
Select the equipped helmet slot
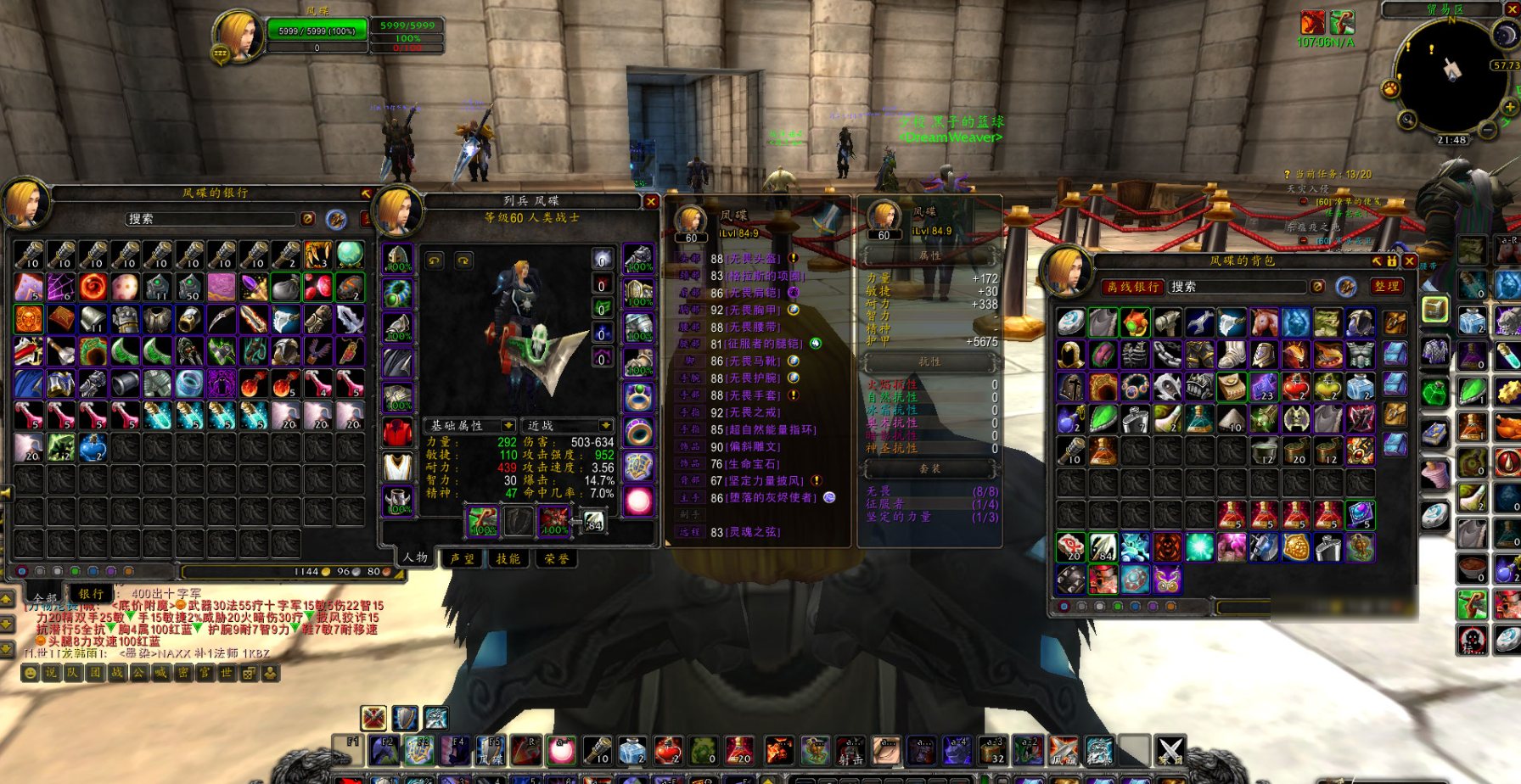click(397, 258)
